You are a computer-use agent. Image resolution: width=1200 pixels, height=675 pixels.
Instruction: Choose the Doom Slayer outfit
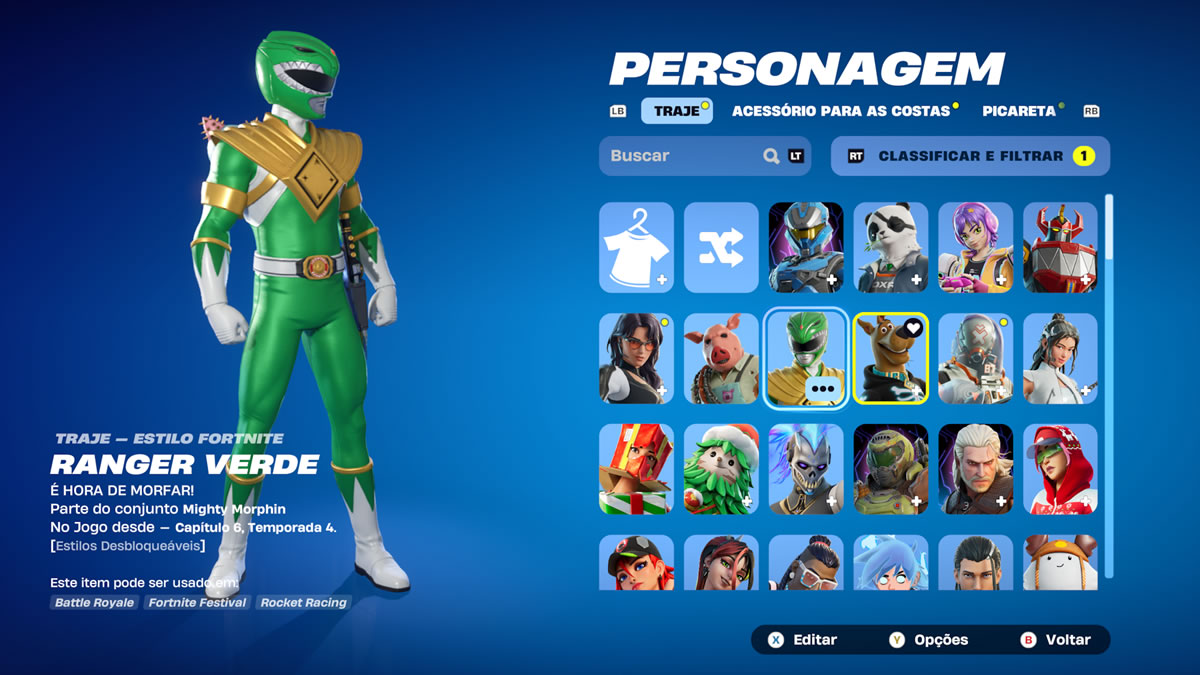[891, 469]
